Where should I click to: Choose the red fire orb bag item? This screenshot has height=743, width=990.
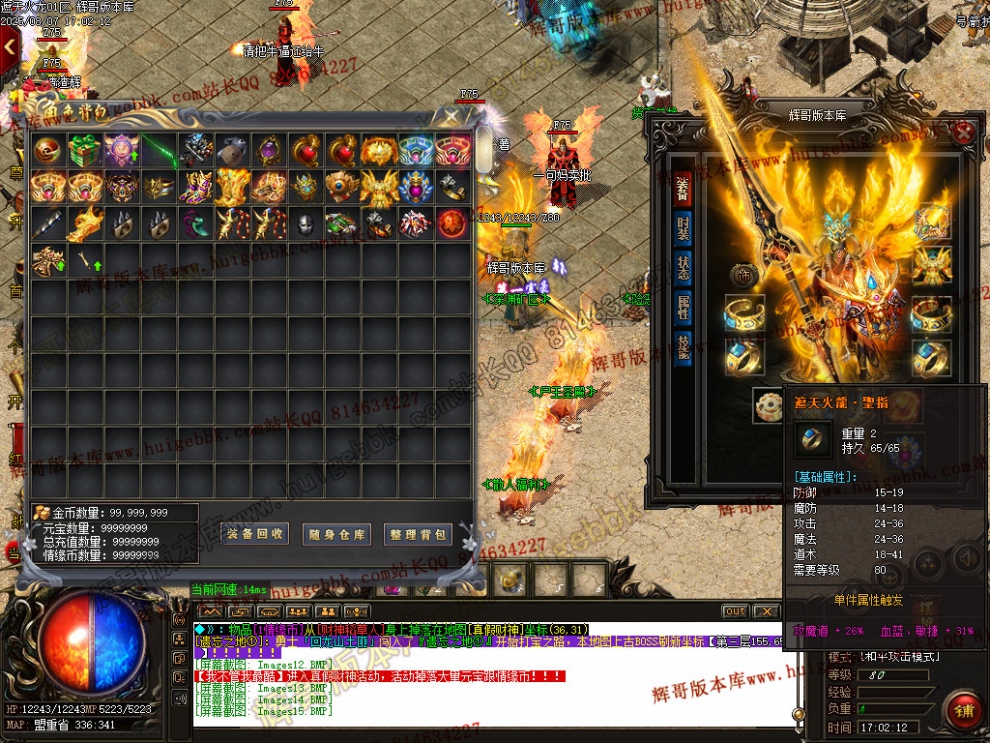coord(453,223)
